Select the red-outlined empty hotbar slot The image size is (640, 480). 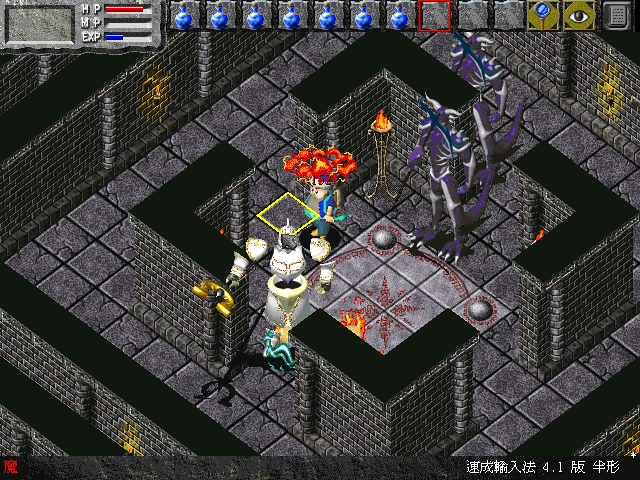coord(434,16)
